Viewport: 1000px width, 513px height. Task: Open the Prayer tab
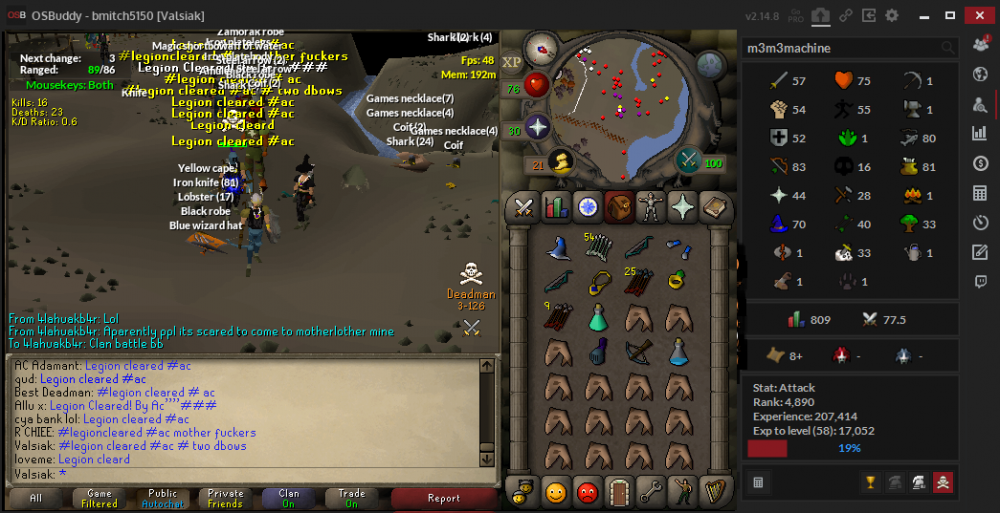683,207
